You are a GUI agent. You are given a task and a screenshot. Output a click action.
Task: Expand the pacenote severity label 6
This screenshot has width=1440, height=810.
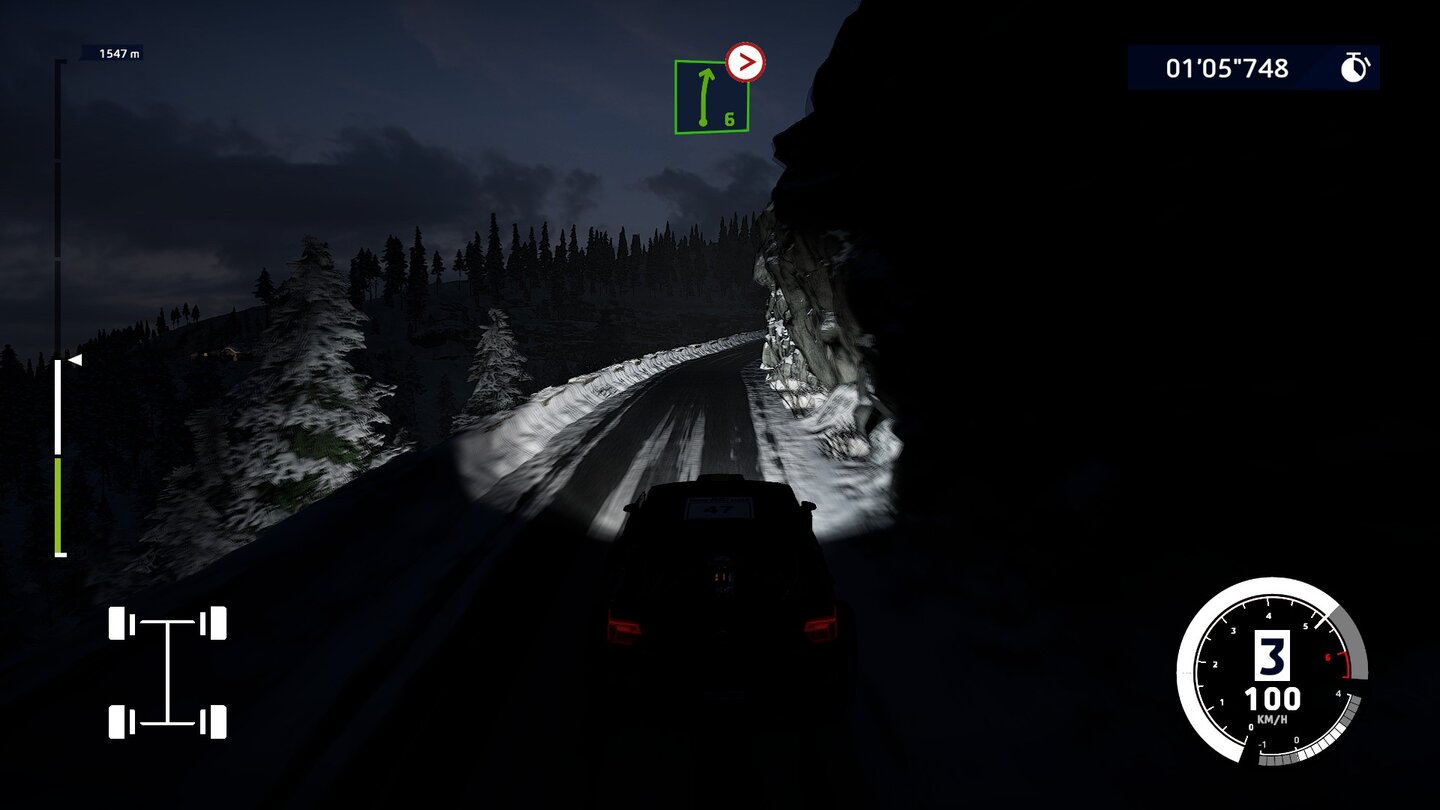[731, 119]
